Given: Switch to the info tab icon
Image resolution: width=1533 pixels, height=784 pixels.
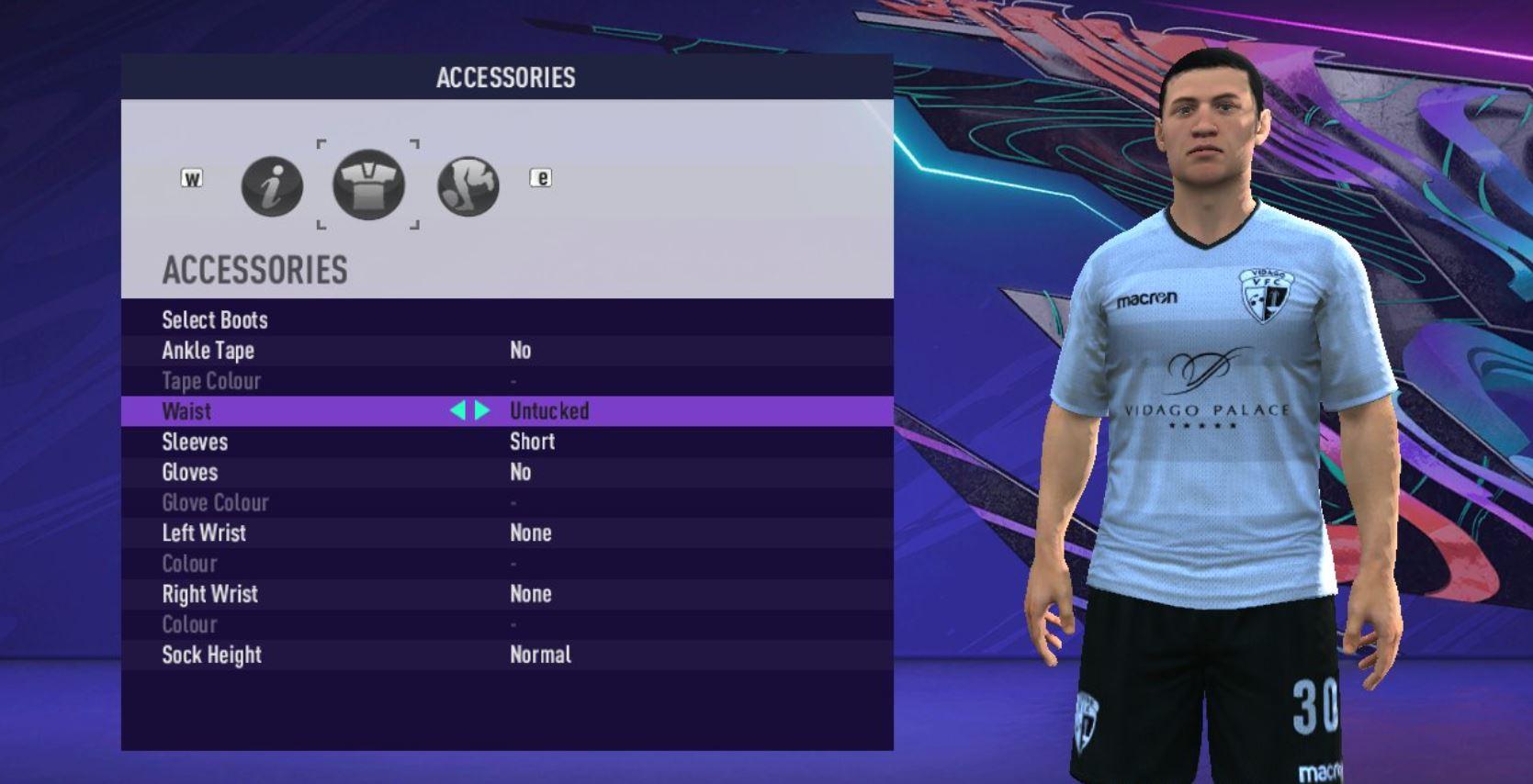Looking at the screenshot, I should pyautogui.click(x=272, y=186).
